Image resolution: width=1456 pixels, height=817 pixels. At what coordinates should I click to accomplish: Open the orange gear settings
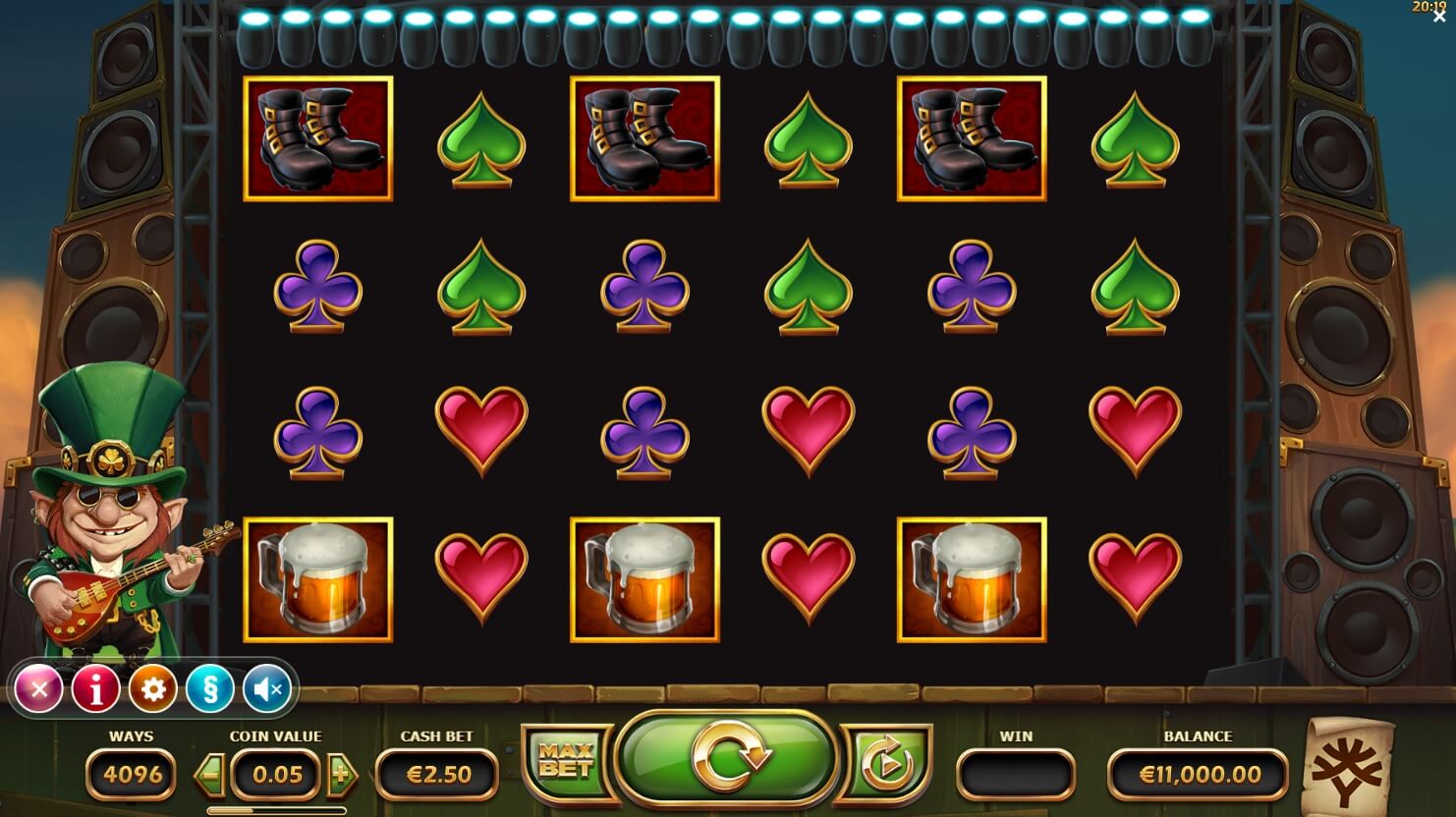[x=153, y=689]
